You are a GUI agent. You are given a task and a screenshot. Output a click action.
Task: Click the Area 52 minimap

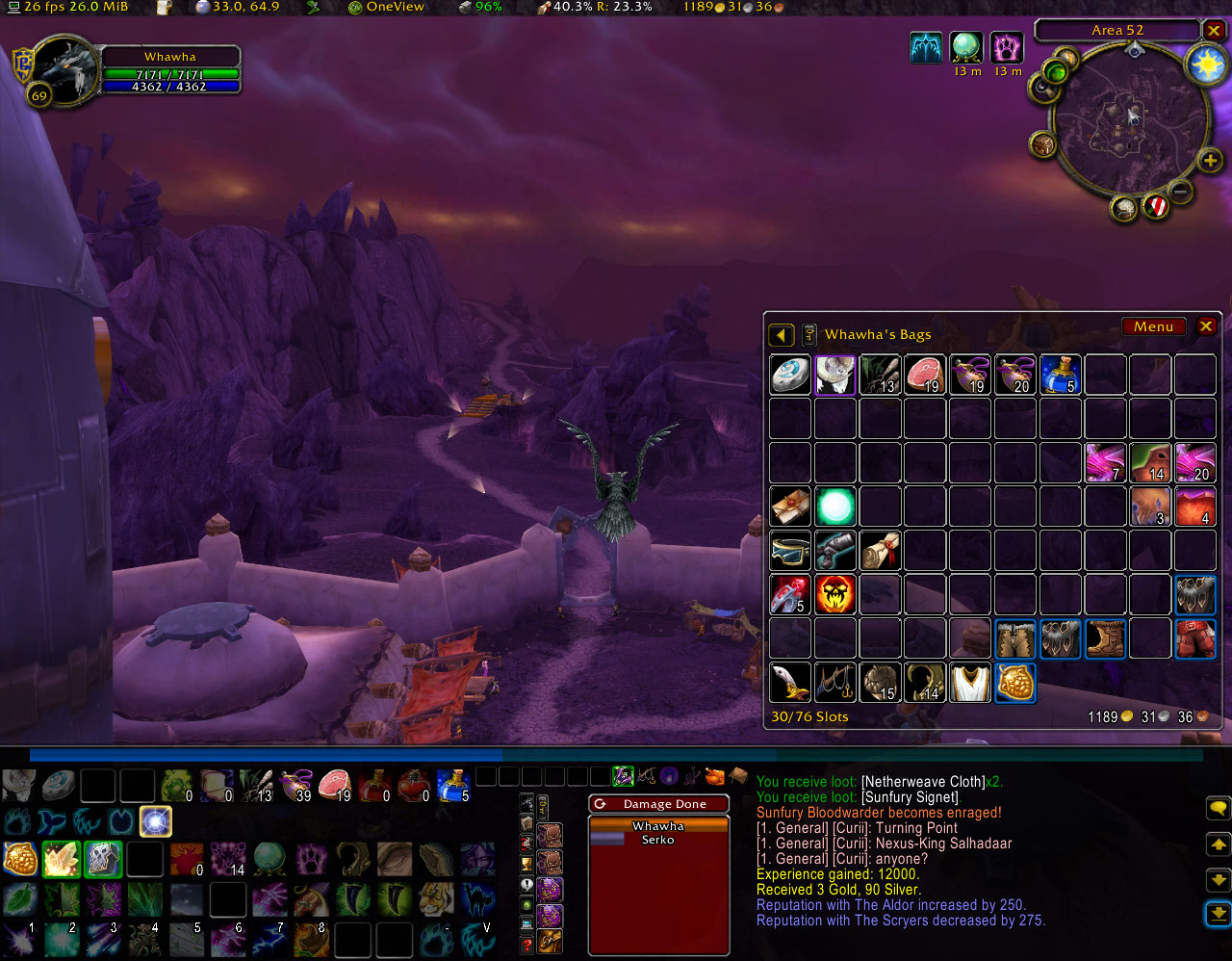pyautogui.click(x=1129, y=125)
